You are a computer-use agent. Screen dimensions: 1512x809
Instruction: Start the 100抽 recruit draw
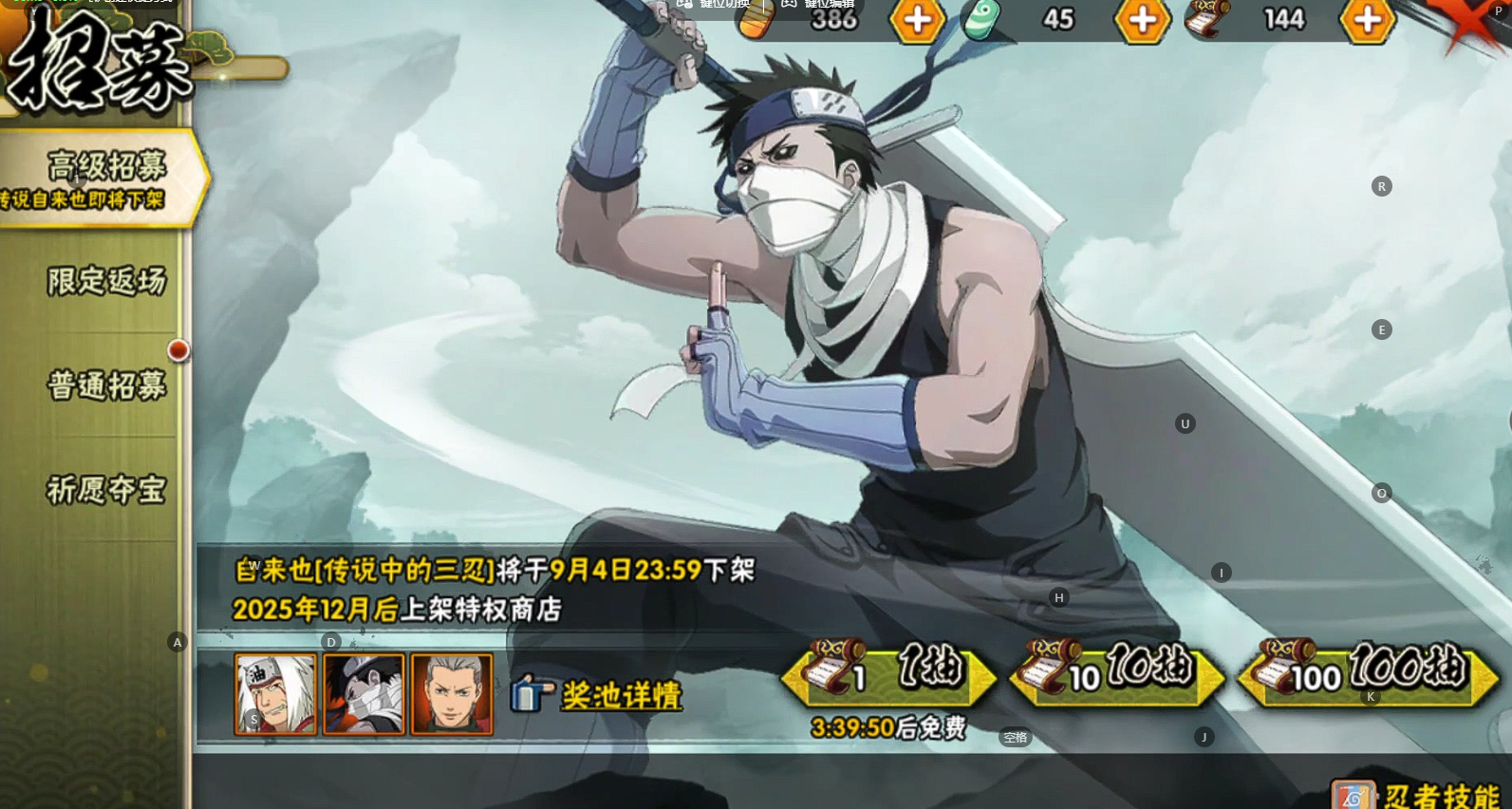(1367, 674)
